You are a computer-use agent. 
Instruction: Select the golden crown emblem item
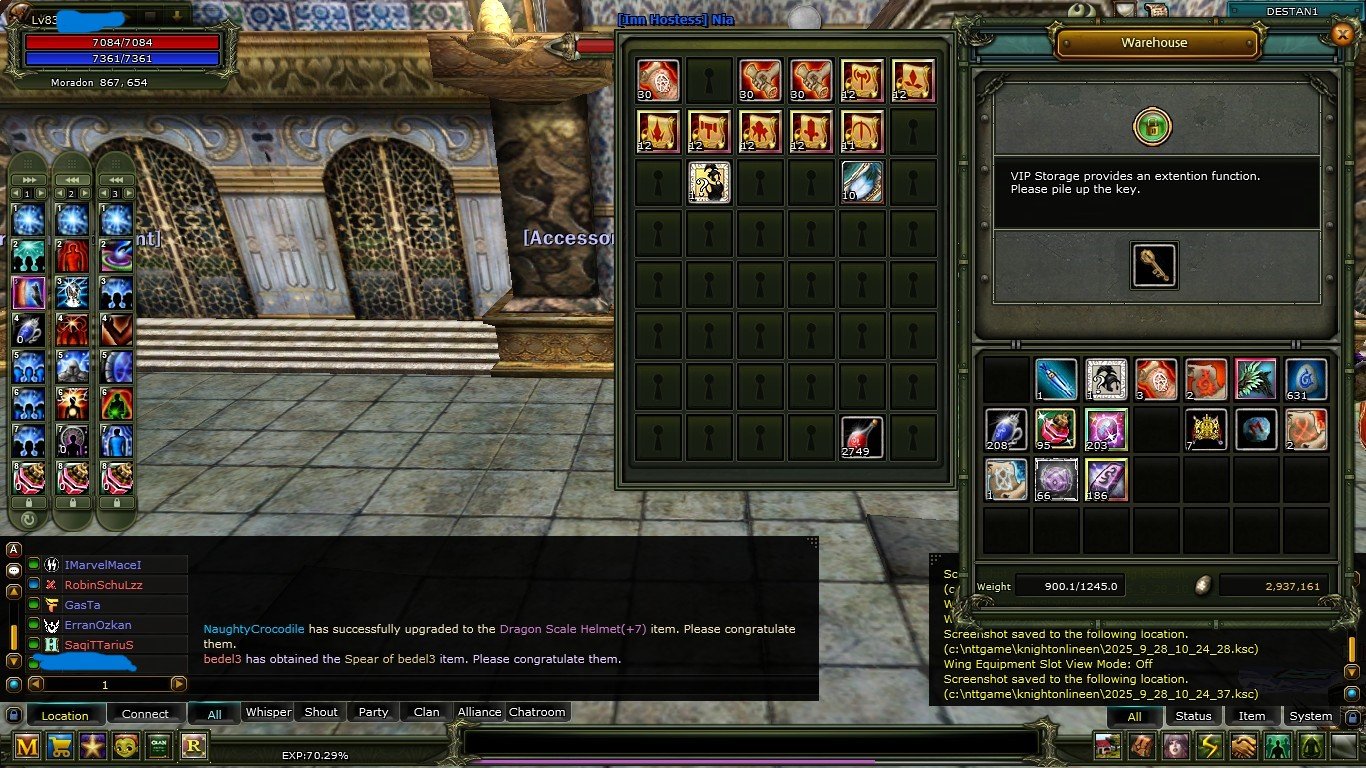point(1205,429)
